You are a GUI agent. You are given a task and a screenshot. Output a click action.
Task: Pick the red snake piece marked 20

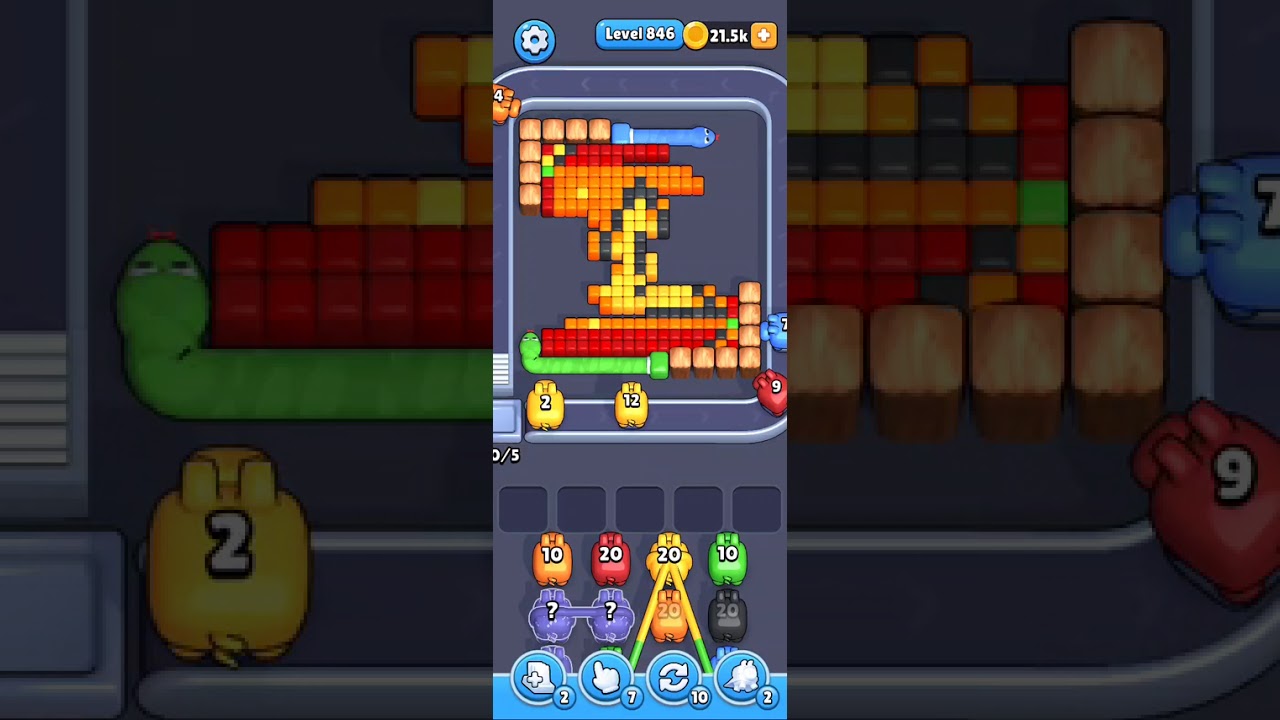(610, 555)
